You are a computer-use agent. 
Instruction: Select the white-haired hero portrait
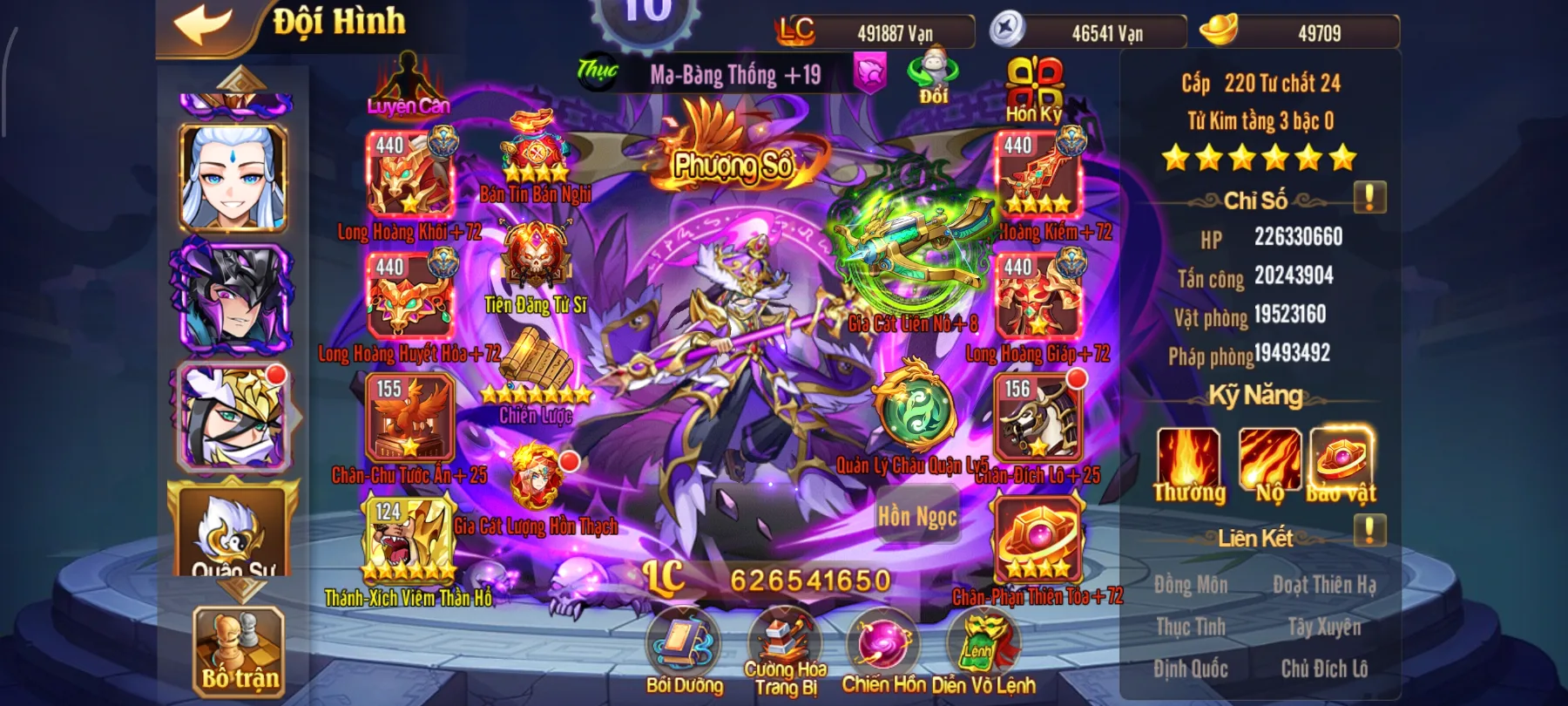[x=233, y=178]
